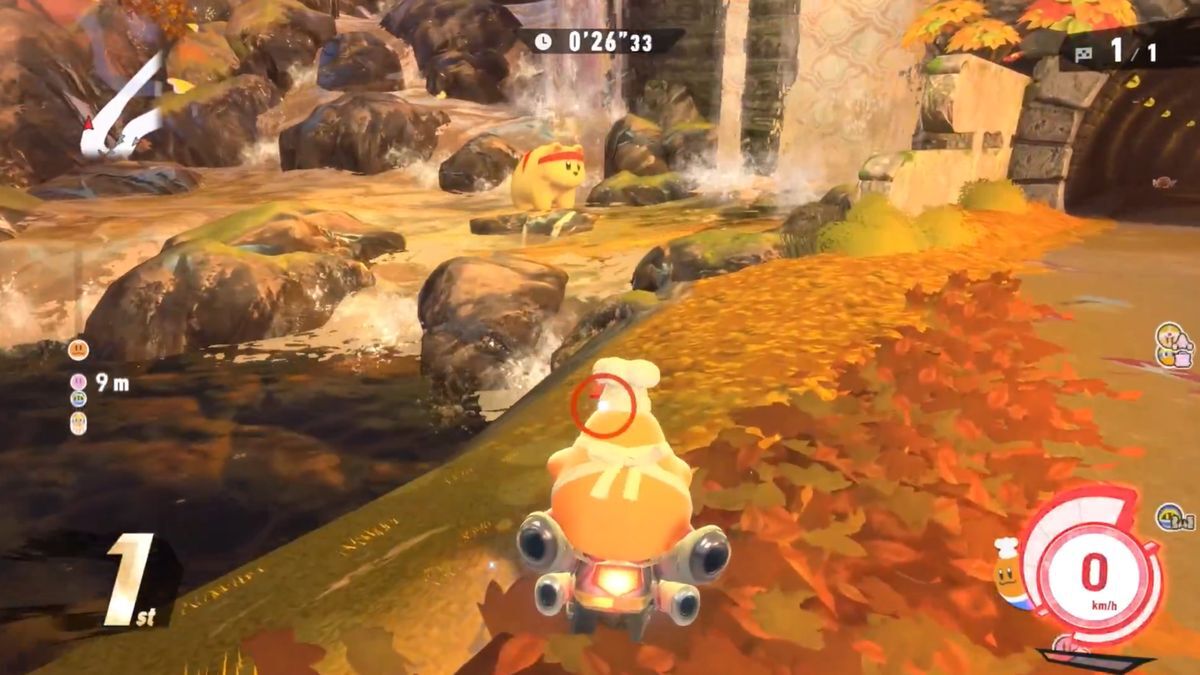
Task: Select the orange racer icon in standings list
Action: 78,350
